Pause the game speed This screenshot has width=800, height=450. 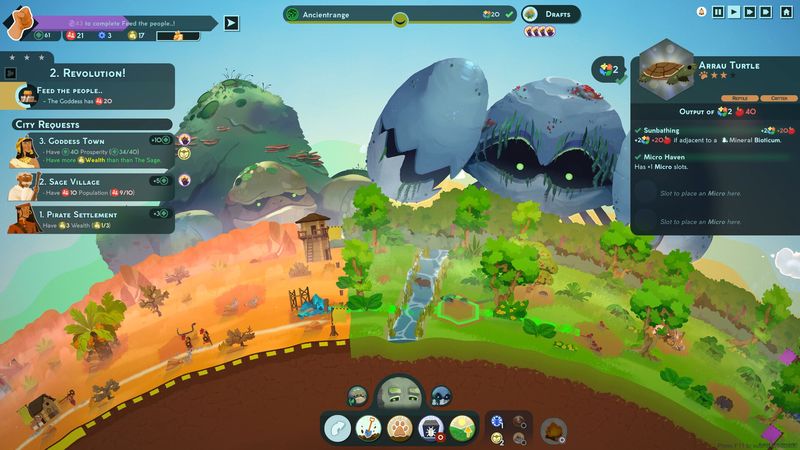coord(718,12)
